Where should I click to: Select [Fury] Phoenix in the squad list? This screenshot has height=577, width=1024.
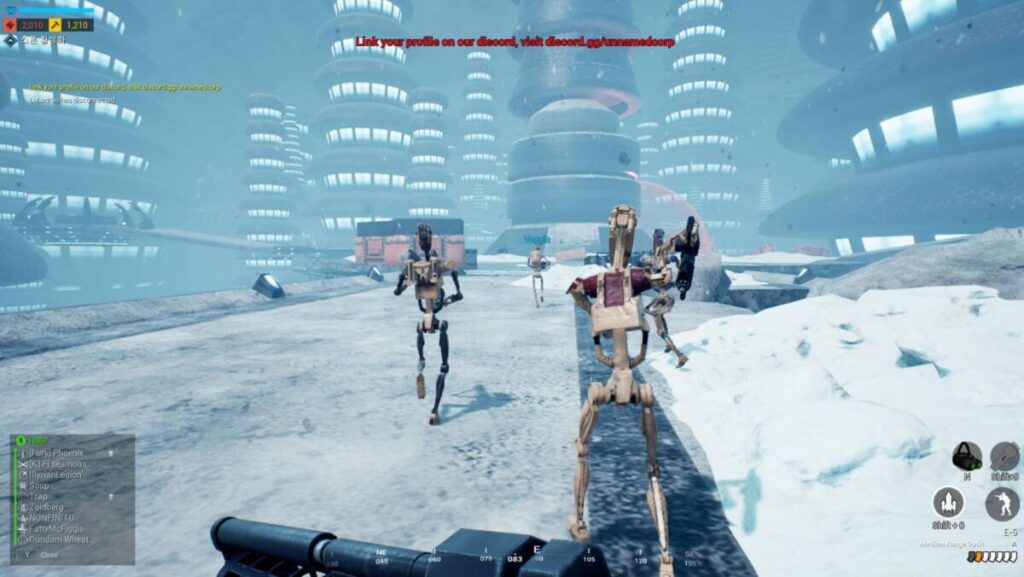[60, 453]
